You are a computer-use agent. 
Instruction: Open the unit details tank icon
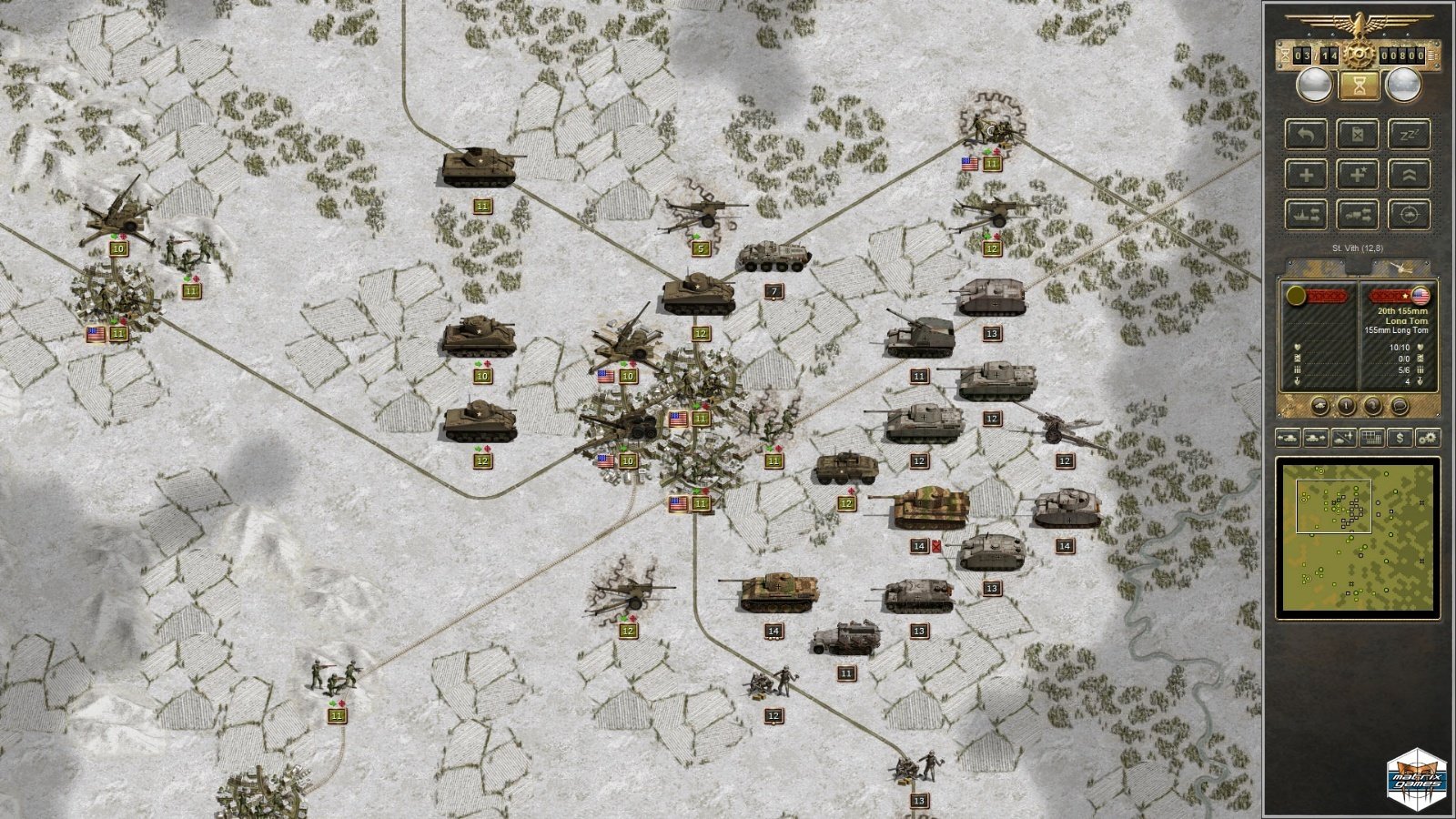(1319, 406)
